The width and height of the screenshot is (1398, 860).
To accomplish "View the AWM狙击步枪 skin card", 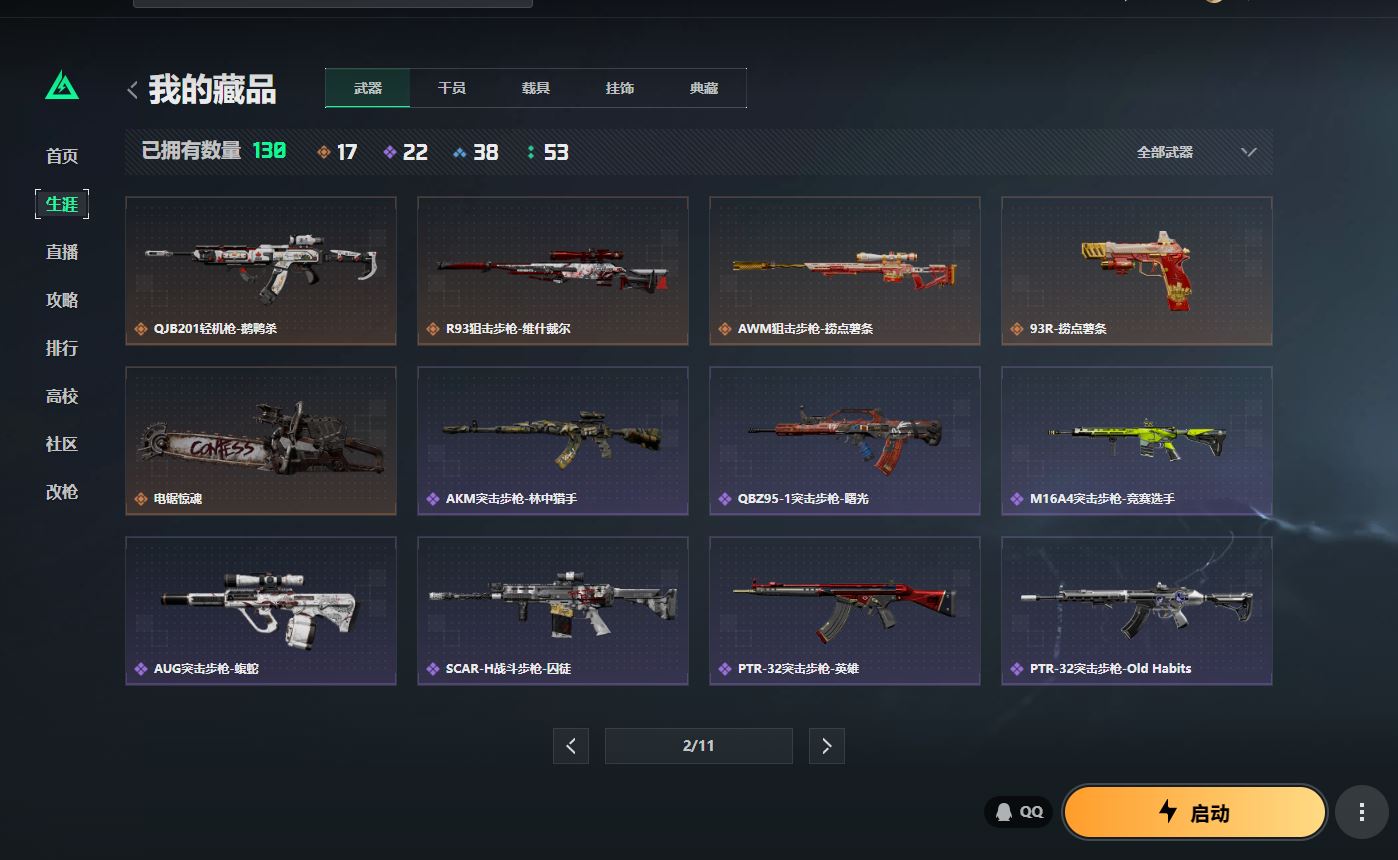I will pyautogui.click(x=845, y=271).
